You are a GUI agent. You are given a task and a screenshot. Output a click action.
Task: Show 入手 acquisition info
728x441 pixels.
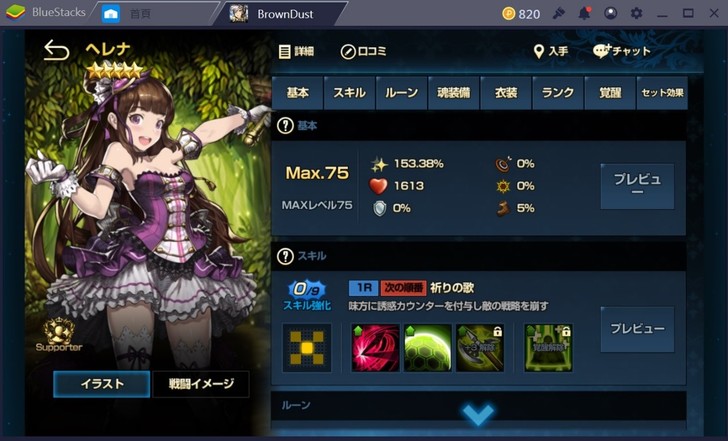point(552,51)
